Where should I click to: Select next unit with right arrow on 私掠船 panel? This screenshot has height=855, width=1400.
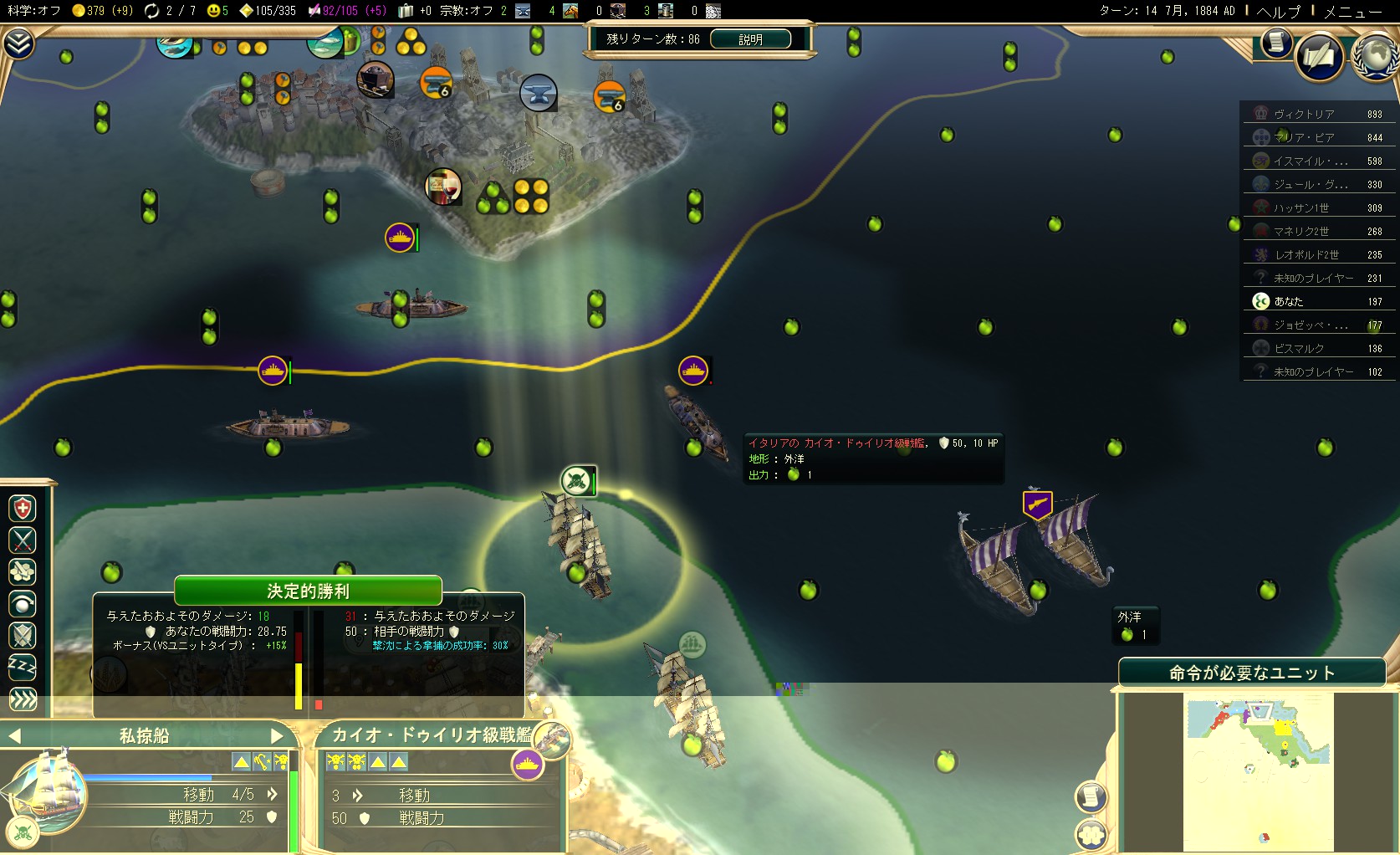pyautogui.click(x=278, y=736)
